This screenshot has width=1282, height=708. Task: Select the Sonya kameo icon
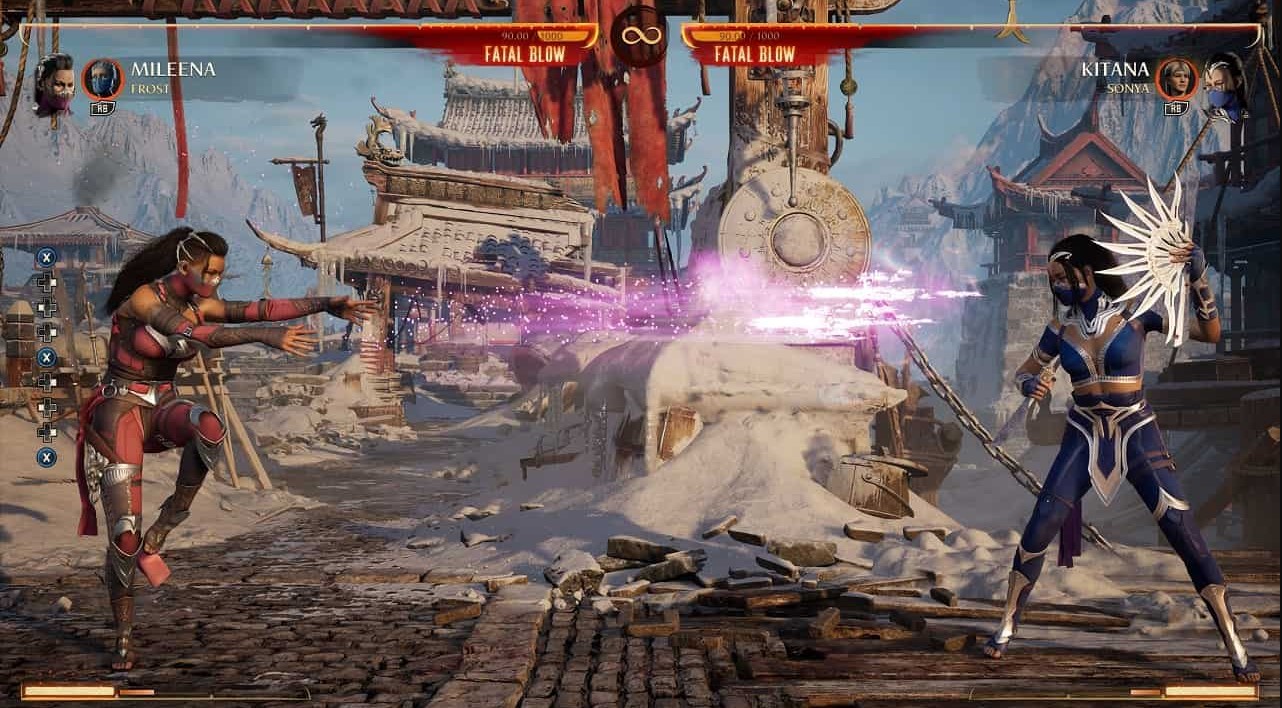coord(1177,79)
